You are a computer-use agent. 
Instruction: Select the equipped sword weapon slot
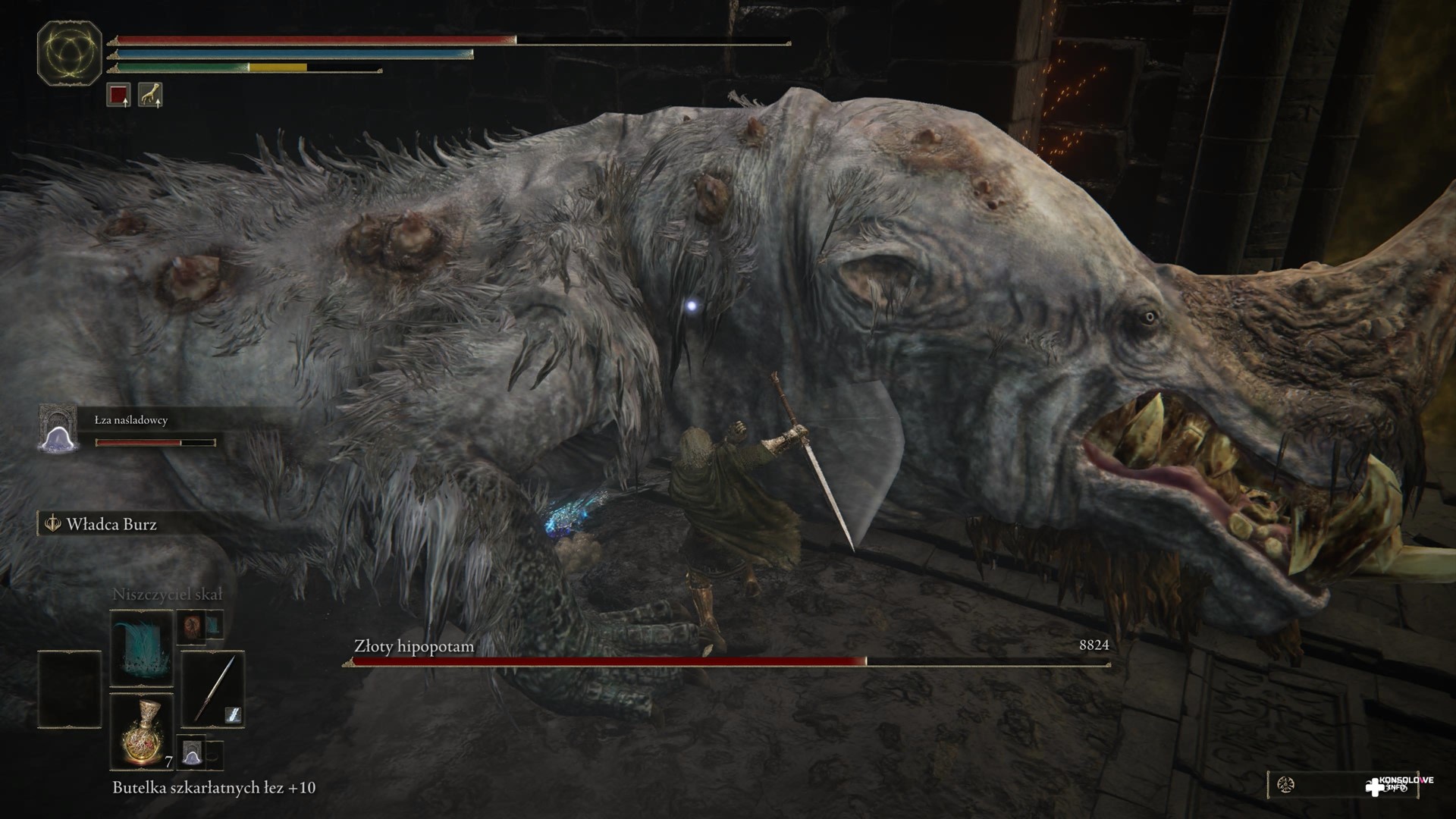click(x=212, y=689)
